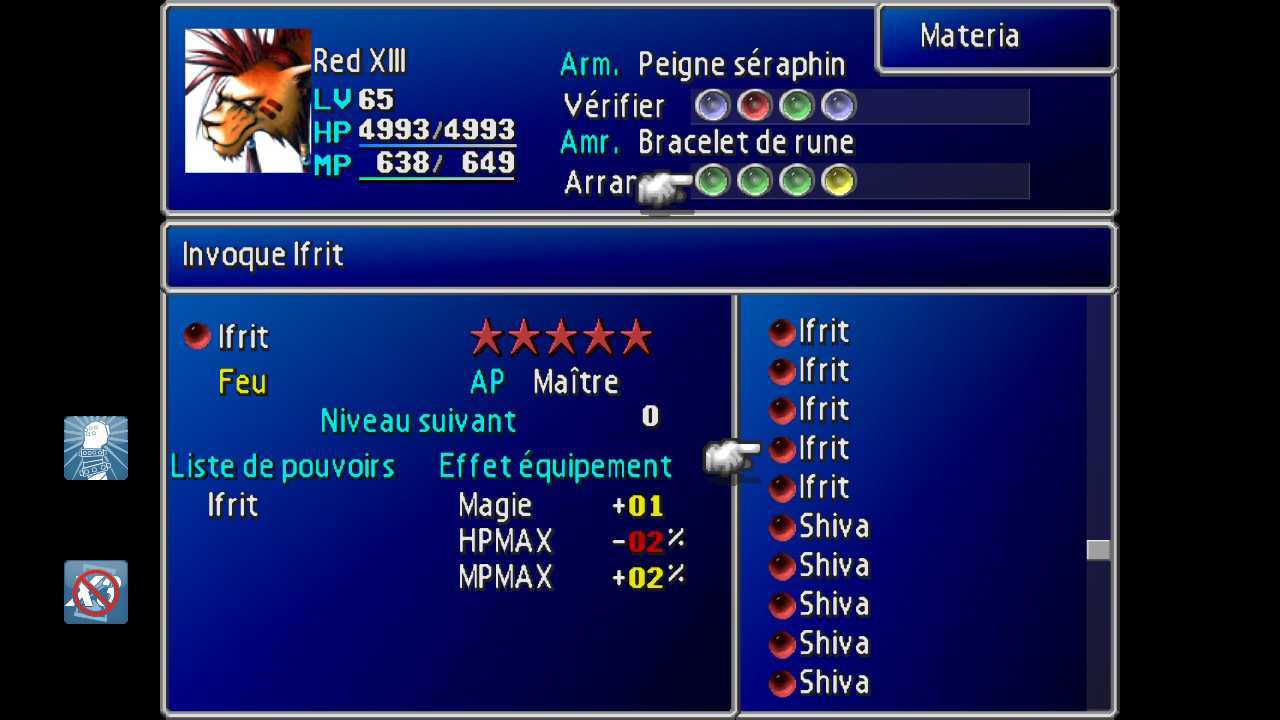The height and width of the screenshot is (720, 1280).
Task: Select the Vérifier option
Action: [x=614, y=106]
